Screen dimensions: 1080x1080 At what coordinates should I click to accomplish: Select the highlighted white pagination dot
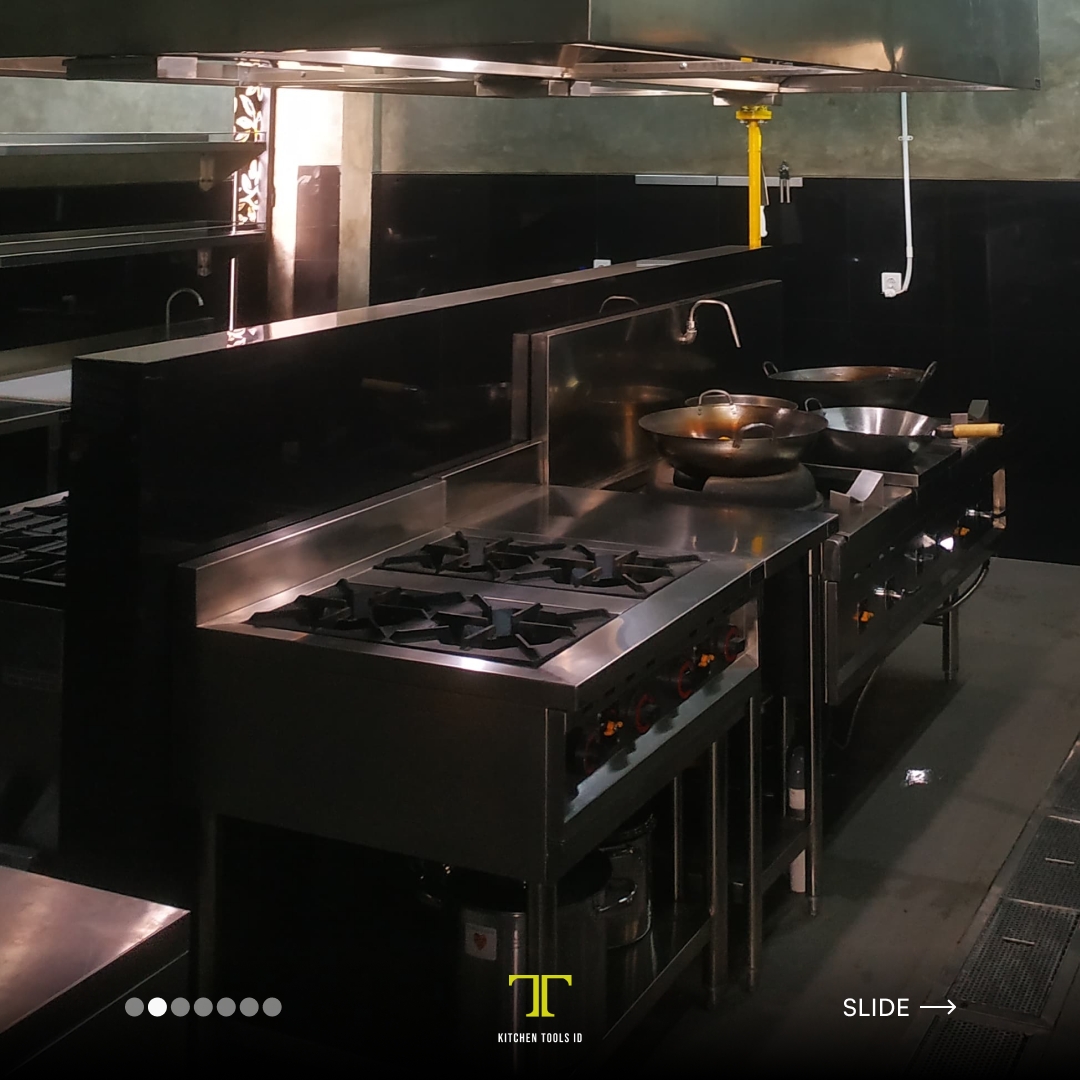coord(157,1007)
